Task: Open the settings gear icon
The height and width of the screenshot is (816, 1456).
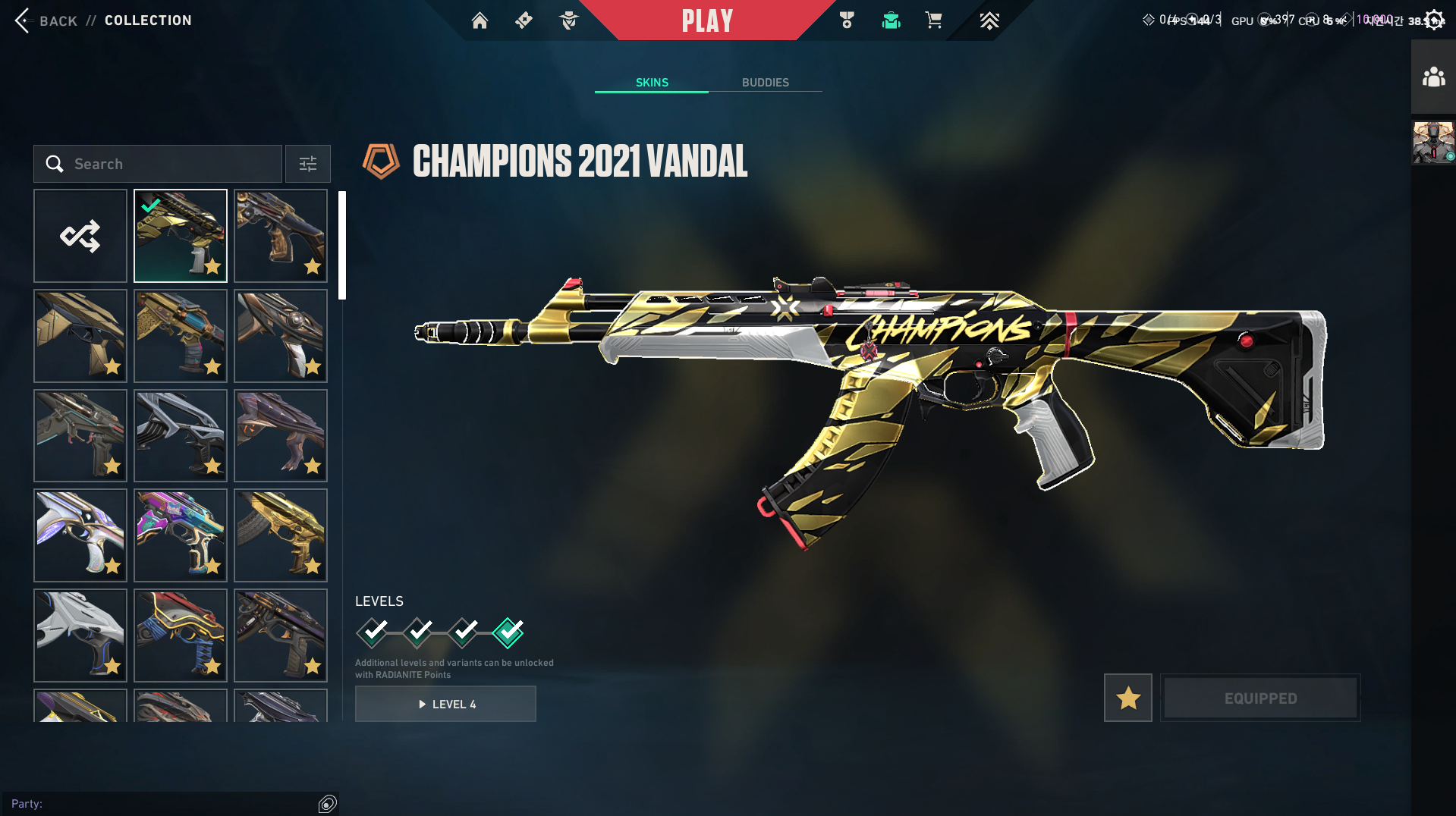Action: [1434, 20]
